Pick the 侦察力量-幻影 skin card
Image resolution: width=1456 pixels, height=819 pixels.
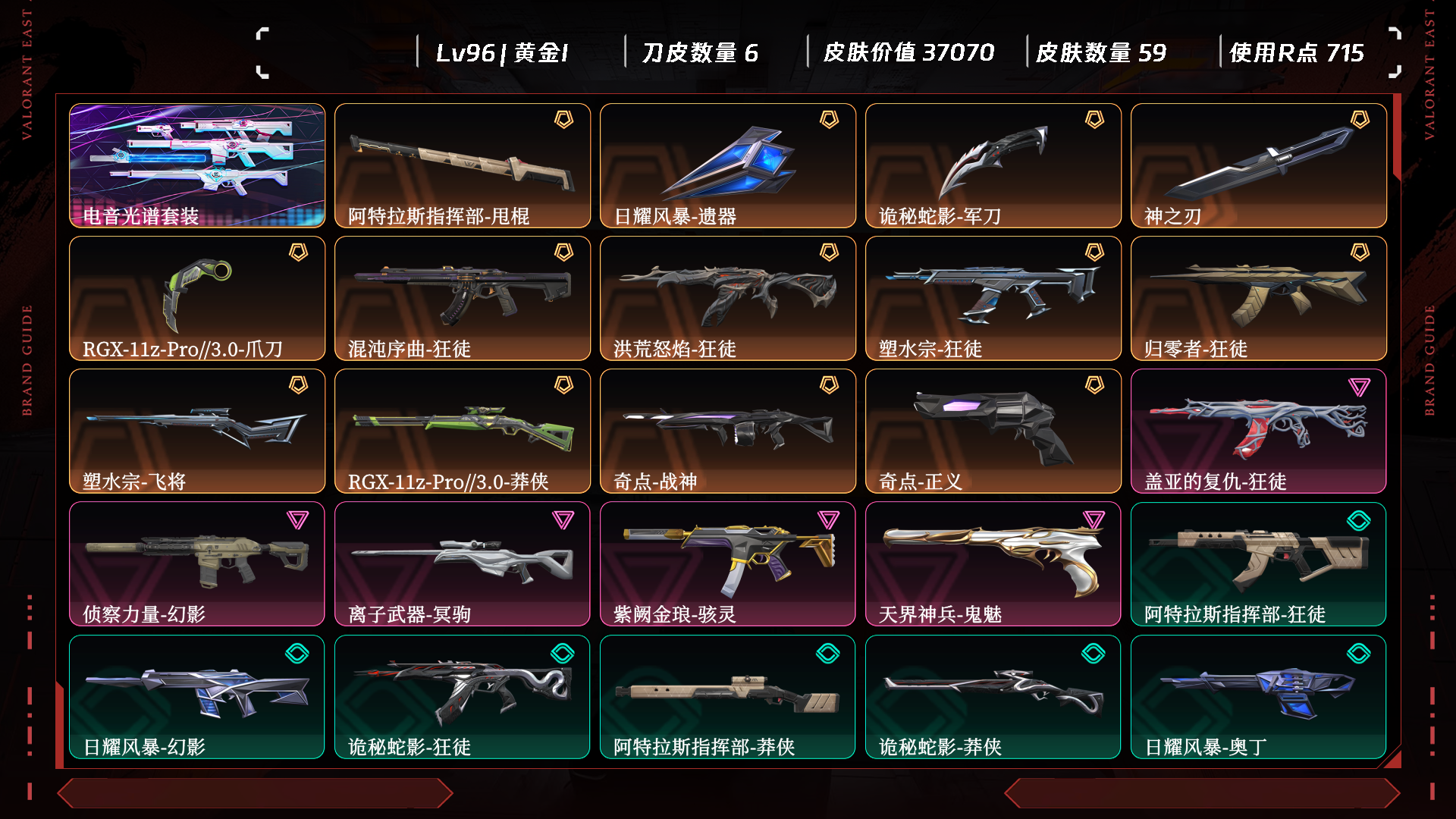click(197, 563)
